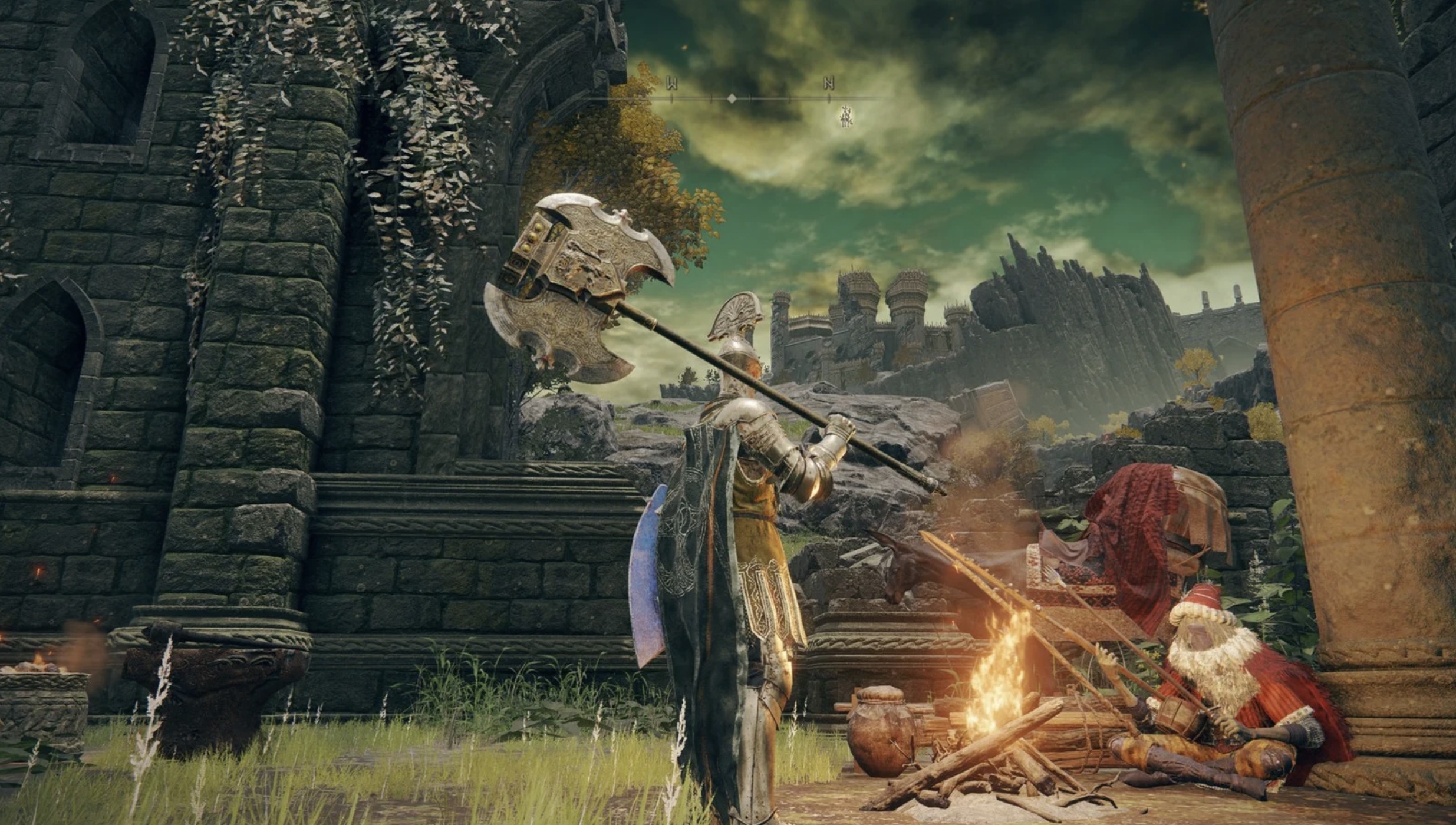
Task: Click the West letter on the compass
Action: [671, 83]
